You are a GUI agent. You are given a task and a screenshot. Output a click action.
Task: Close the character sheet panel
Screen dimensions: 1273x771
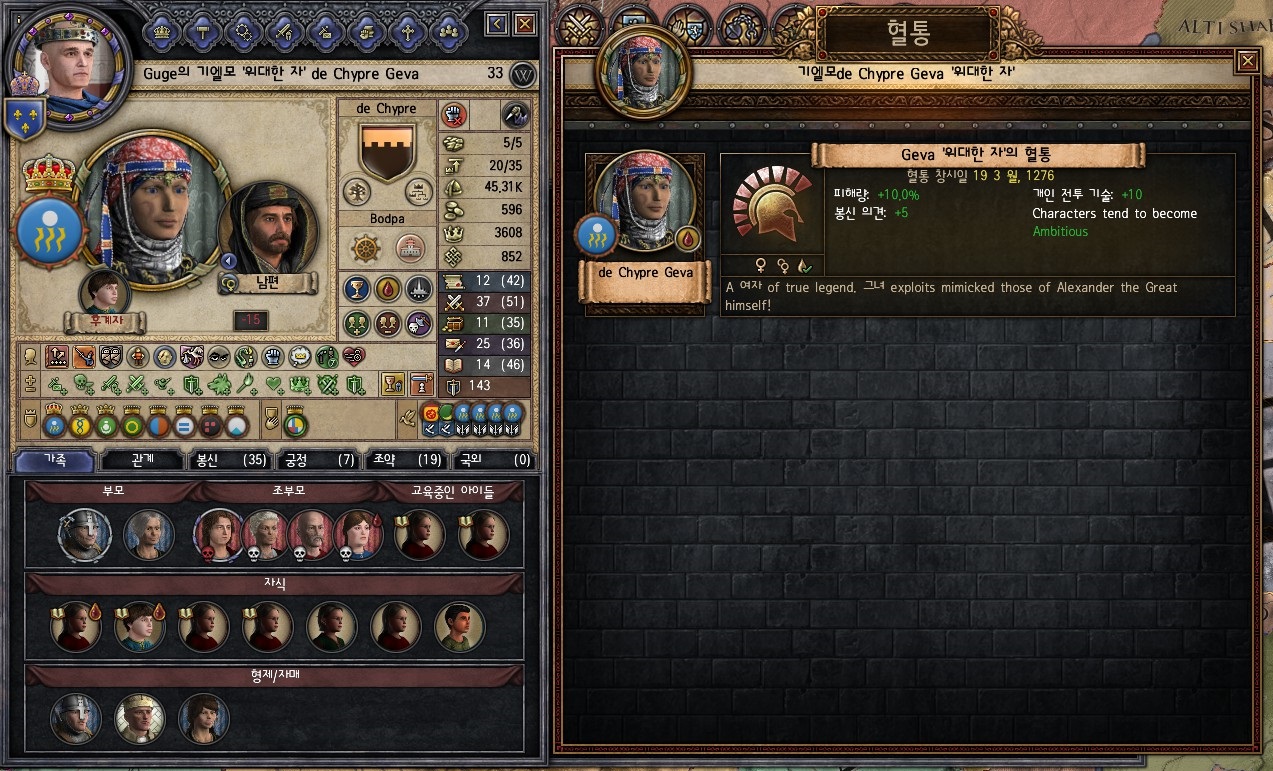coord(525,24)
